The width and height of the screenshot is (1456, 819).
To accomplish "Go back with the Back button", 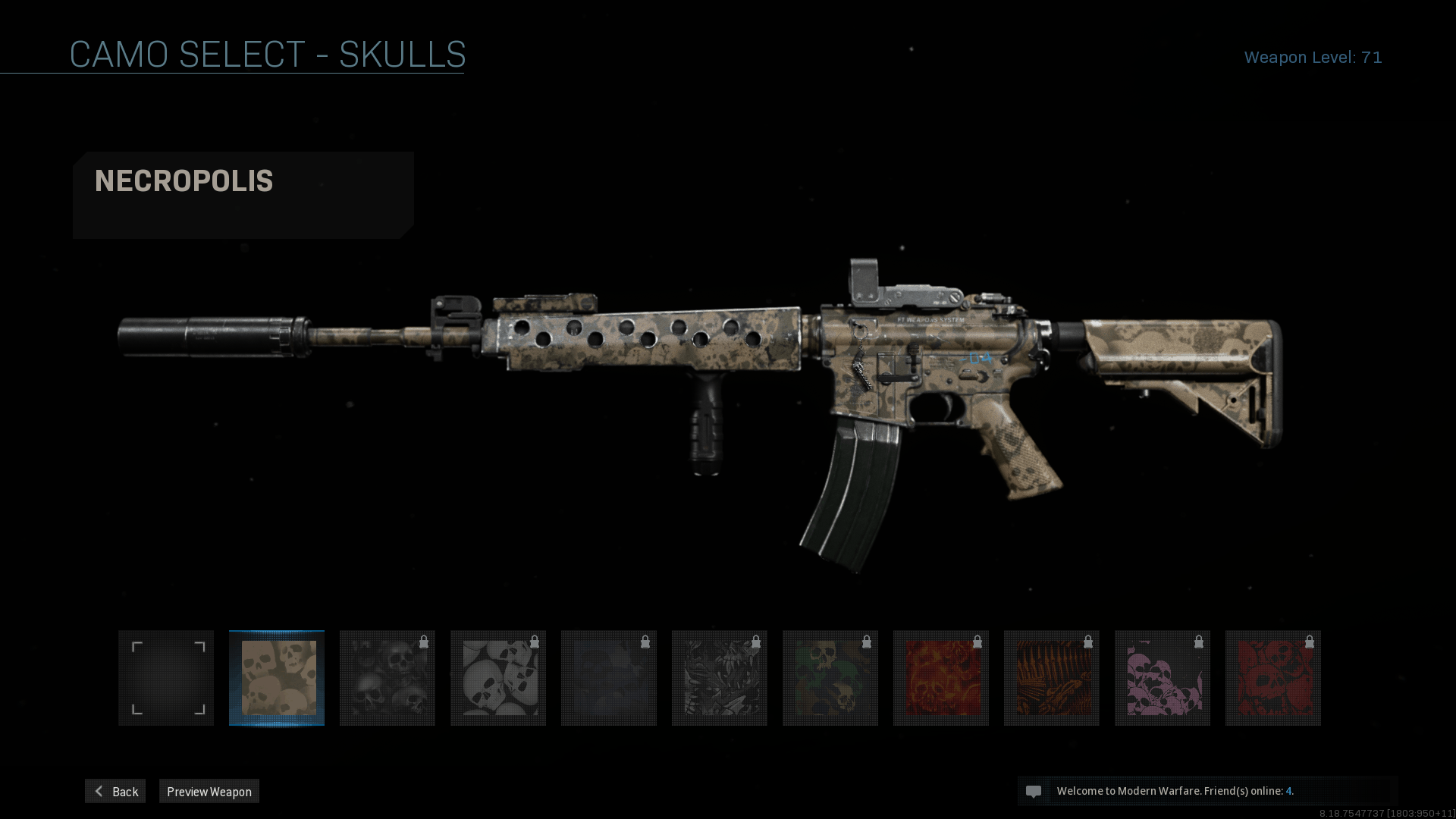I will pyautogui.click(x=115, y=791).
